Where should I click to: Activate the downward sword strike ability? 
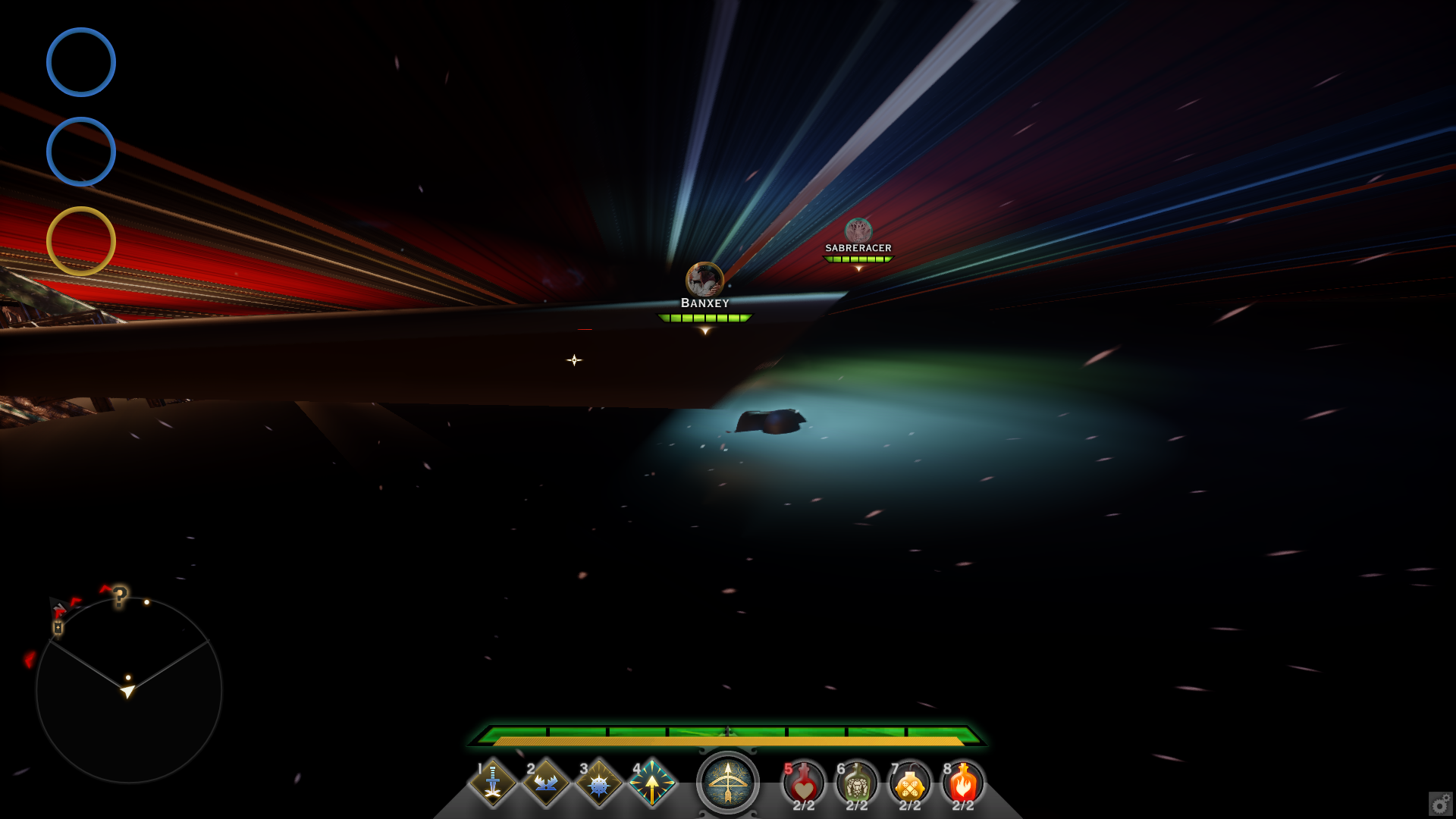point(493,783)
